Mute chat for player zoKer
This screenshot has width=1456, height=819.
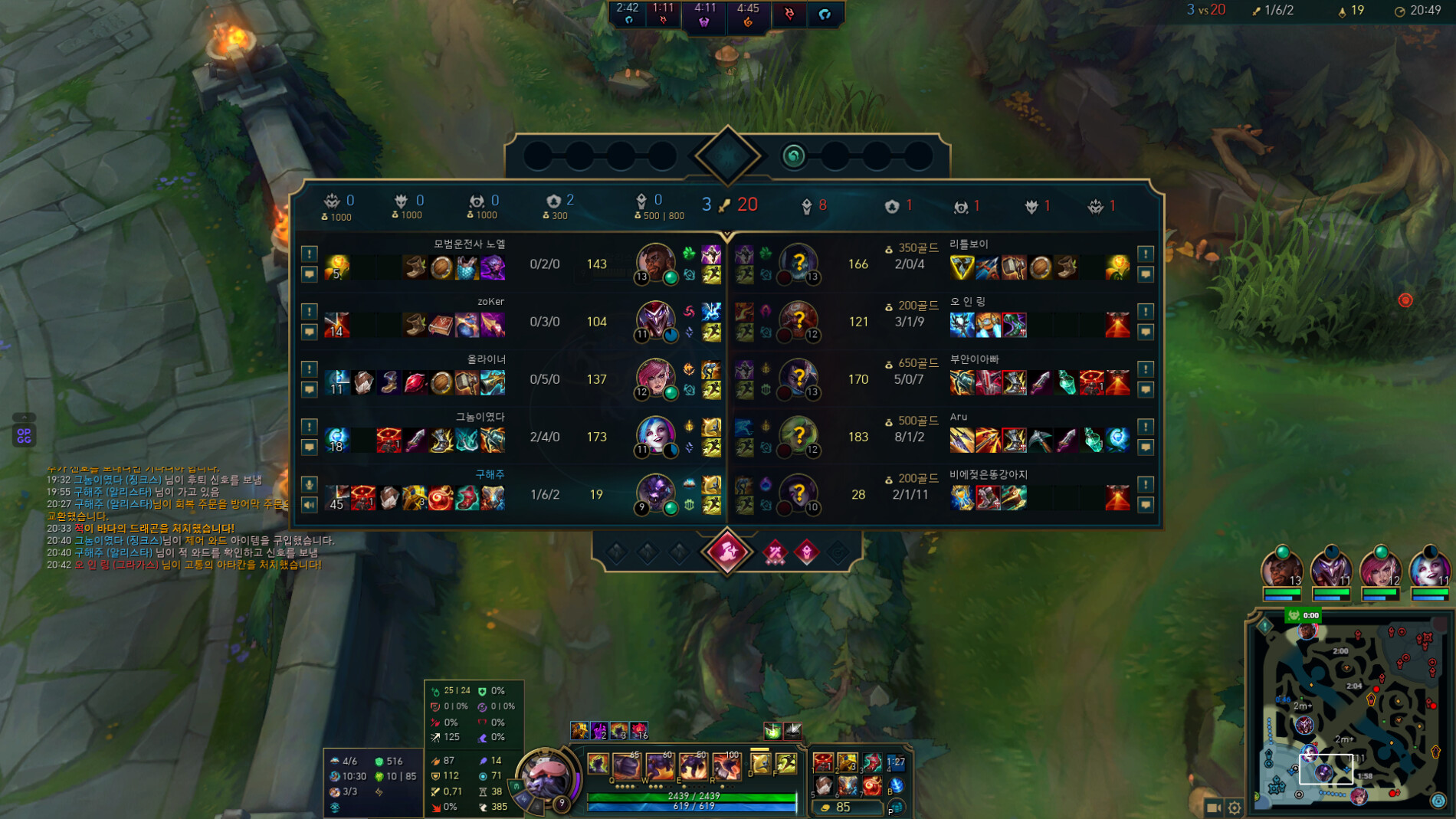pyautogui.click(x=309, y=332)
